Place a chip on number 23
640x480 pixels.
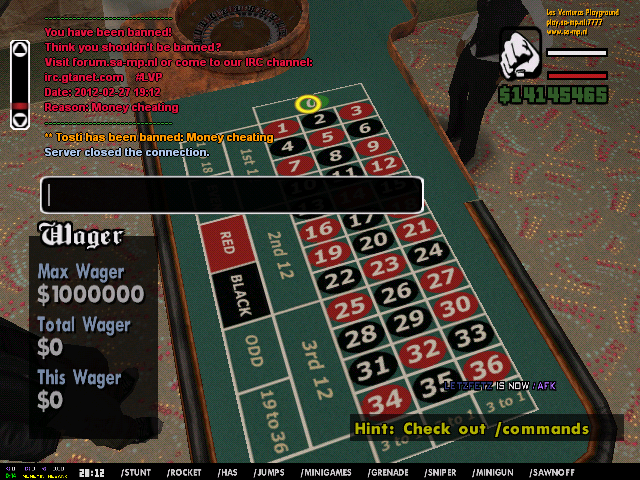384,265
